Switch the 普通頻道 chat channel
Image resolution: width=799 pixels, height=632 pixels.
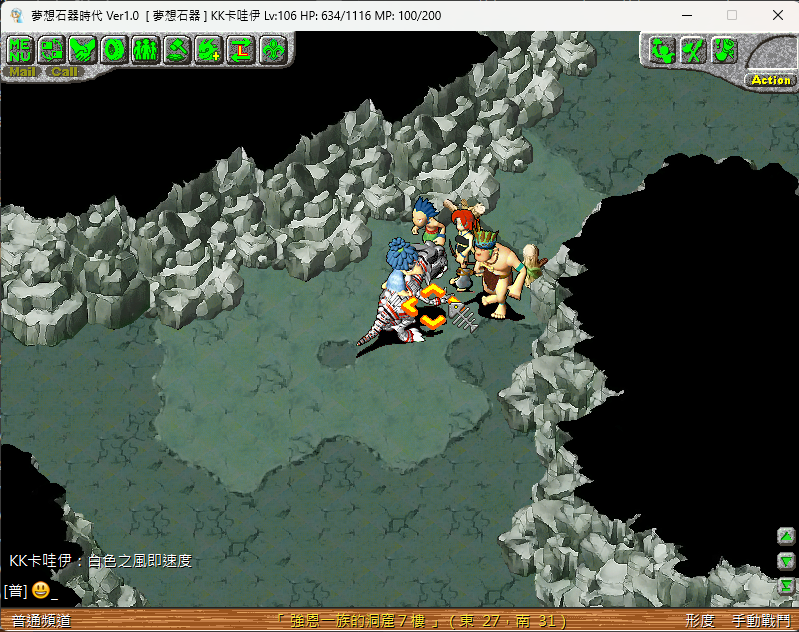41,621
